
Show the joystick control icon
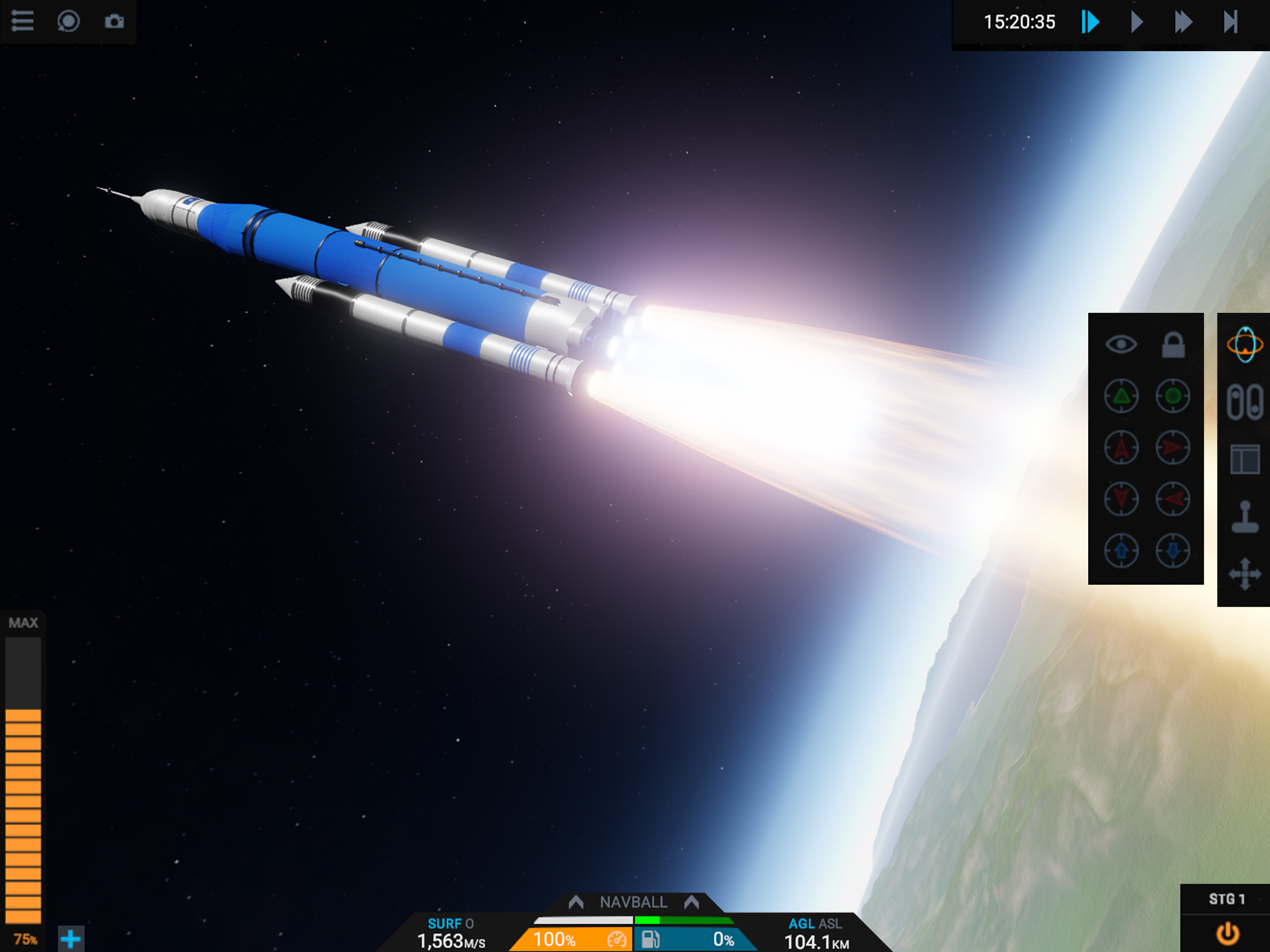coord(1244,517)
